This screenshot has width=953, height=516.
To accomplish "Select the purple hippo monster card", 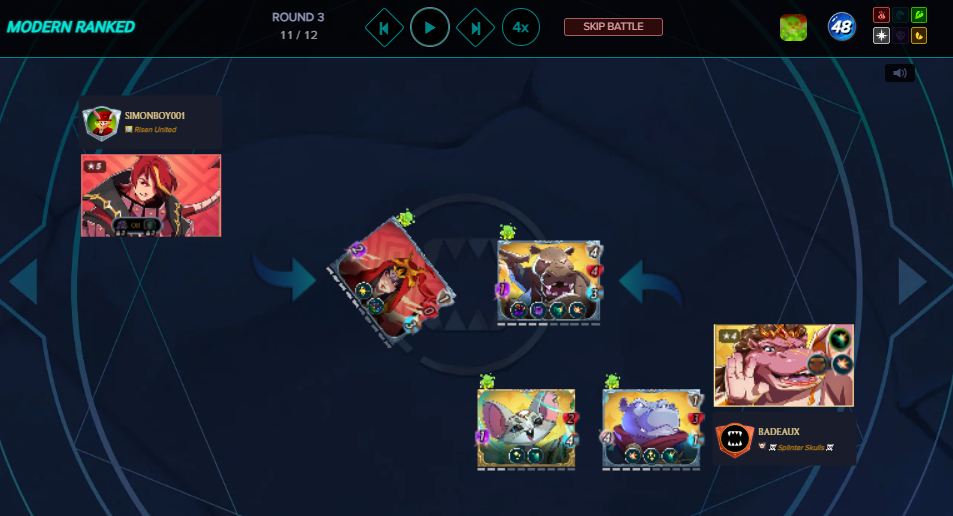I will tap(652, 428).
